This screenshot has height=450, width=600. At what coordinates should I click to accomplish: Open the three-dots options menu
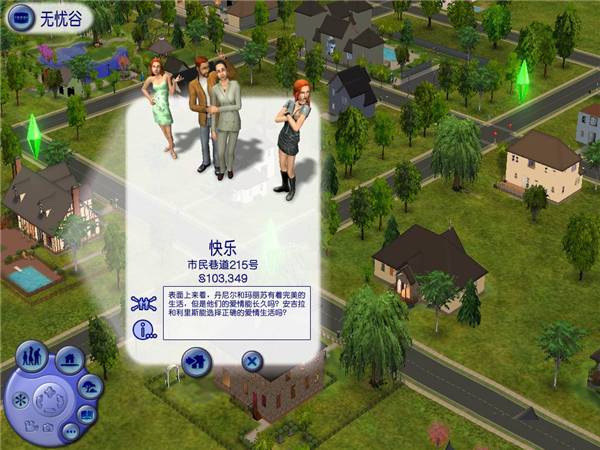tap(70, 432)
